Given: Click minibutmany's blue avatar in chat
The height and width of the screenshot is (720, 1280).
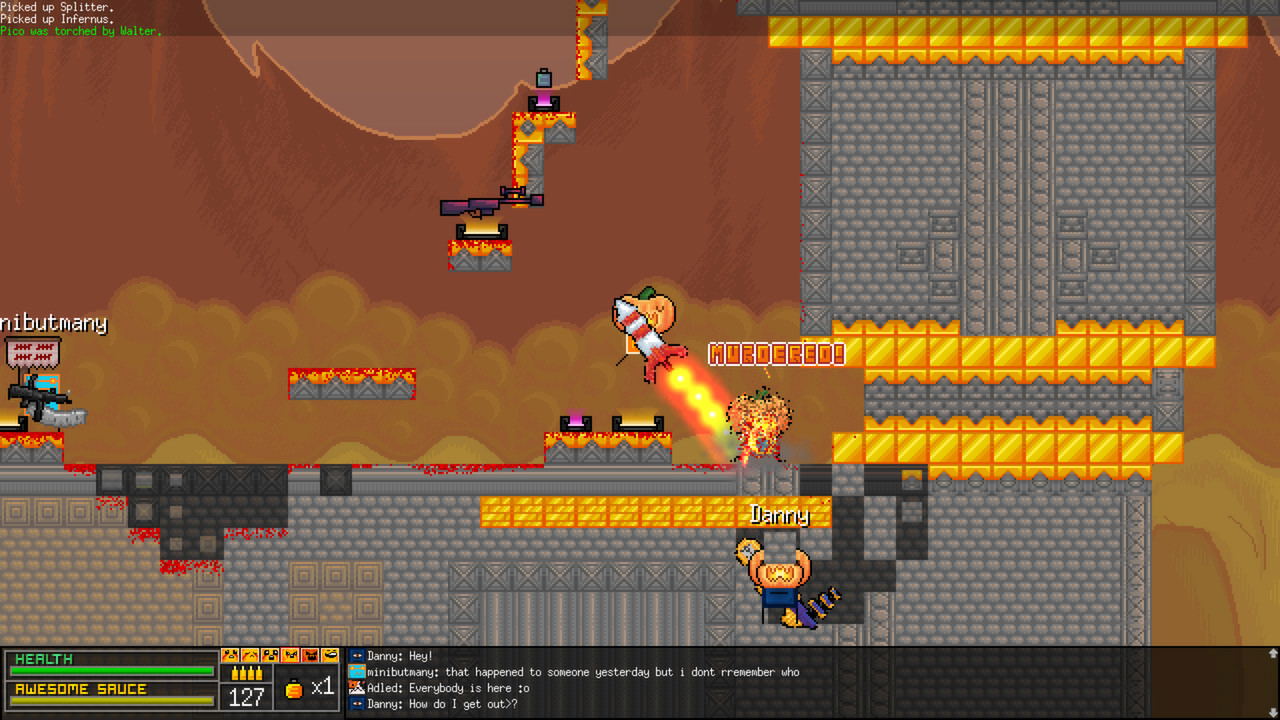Looking at the screenshot, I should (x=357, y=672).
